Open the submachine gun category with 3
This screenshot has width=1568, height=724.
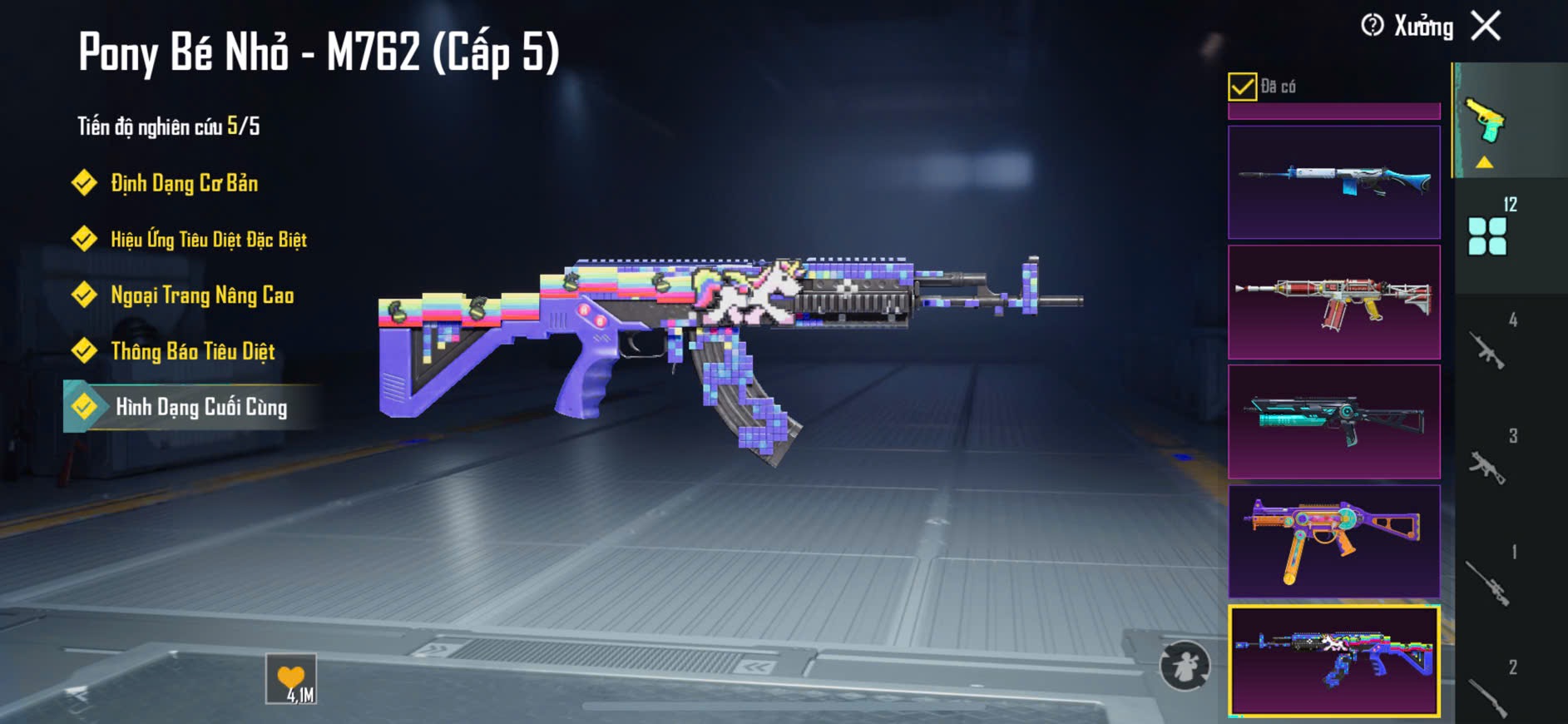[1488, 466]
